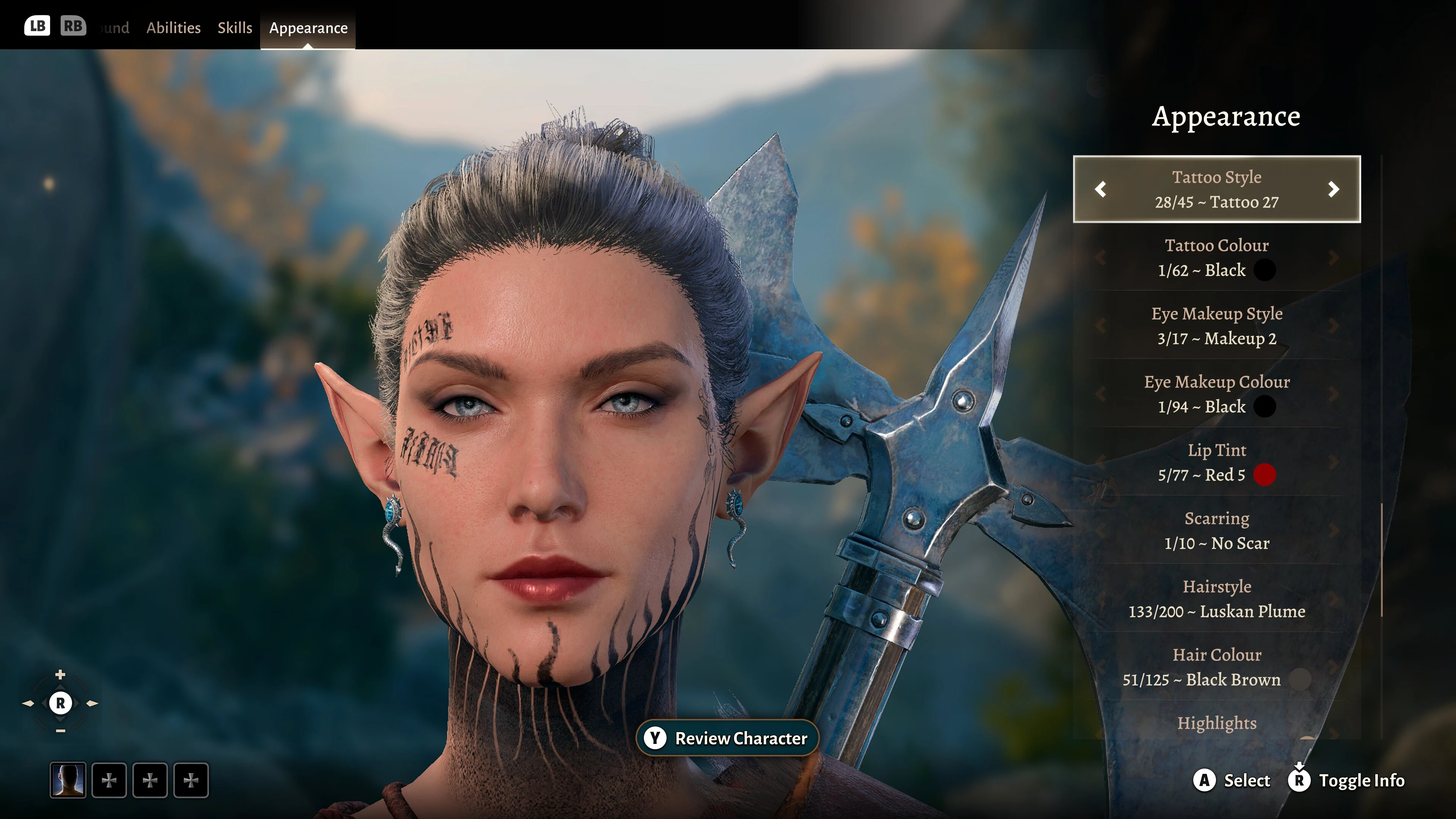
Task: Choose the Tattoo Colour row
Action: coord(1216,258)
